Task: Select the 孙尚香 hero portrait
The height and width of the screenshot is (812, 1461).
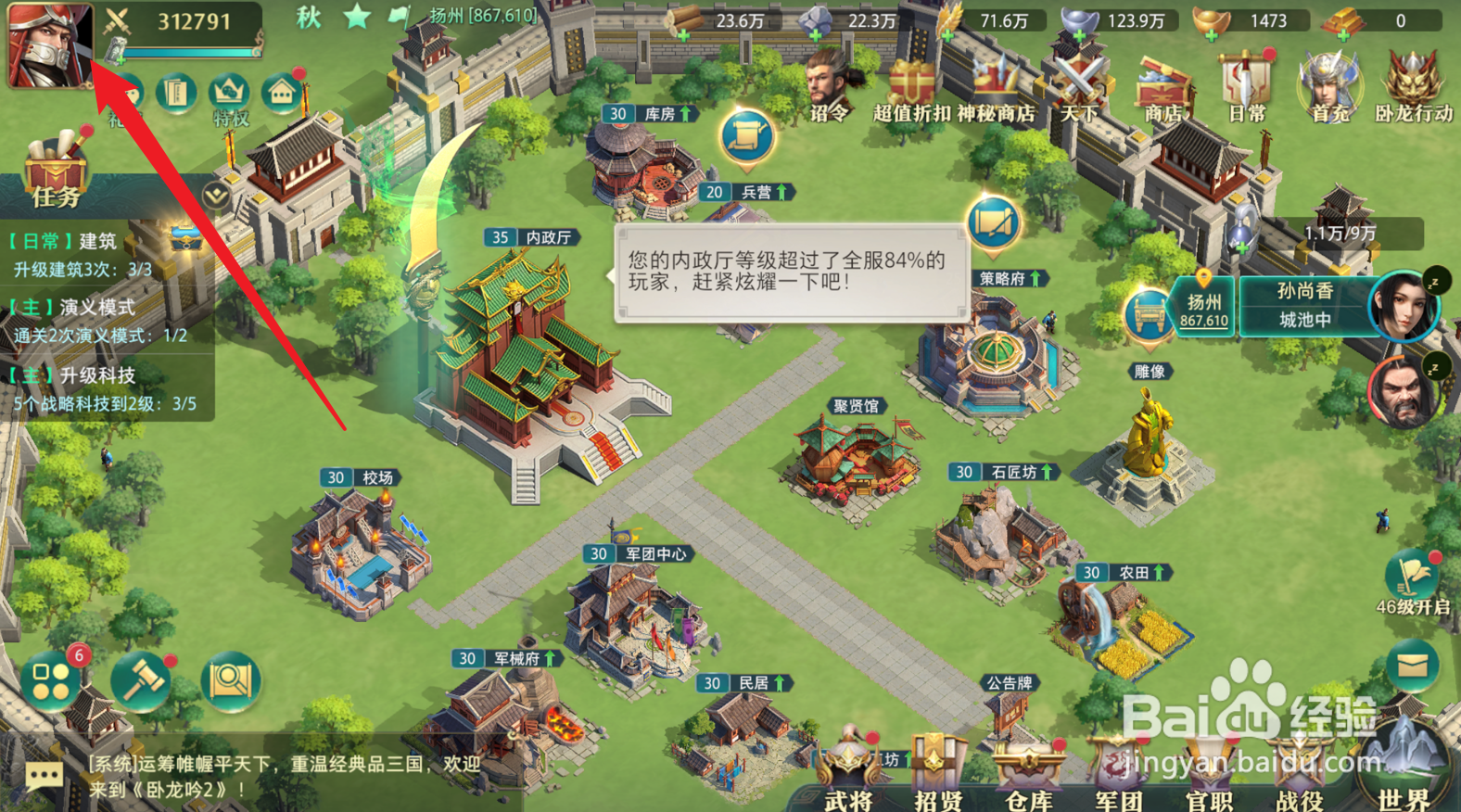Action: click(1403, 306)
